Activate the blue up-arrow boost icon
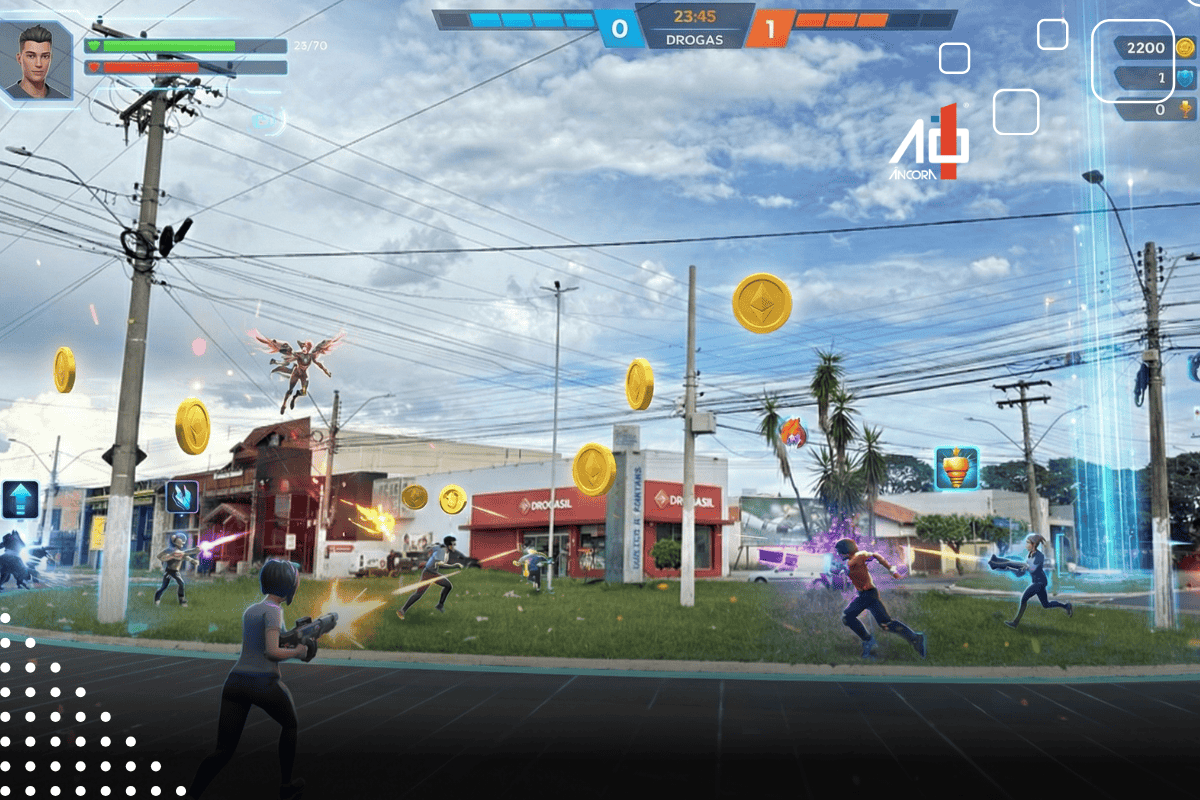Image resolution: width=1200 pixels, height=800 pixels. [20, 499]
